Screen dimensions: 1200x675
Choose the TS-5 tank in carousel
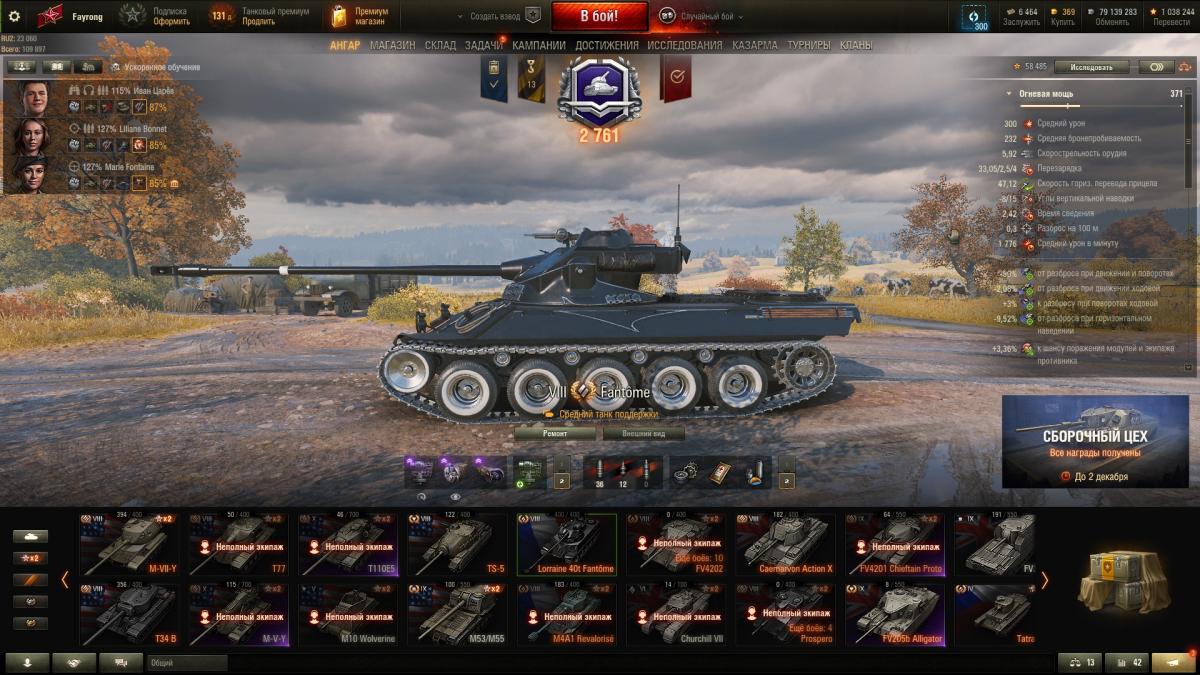(x=456, y=545)
